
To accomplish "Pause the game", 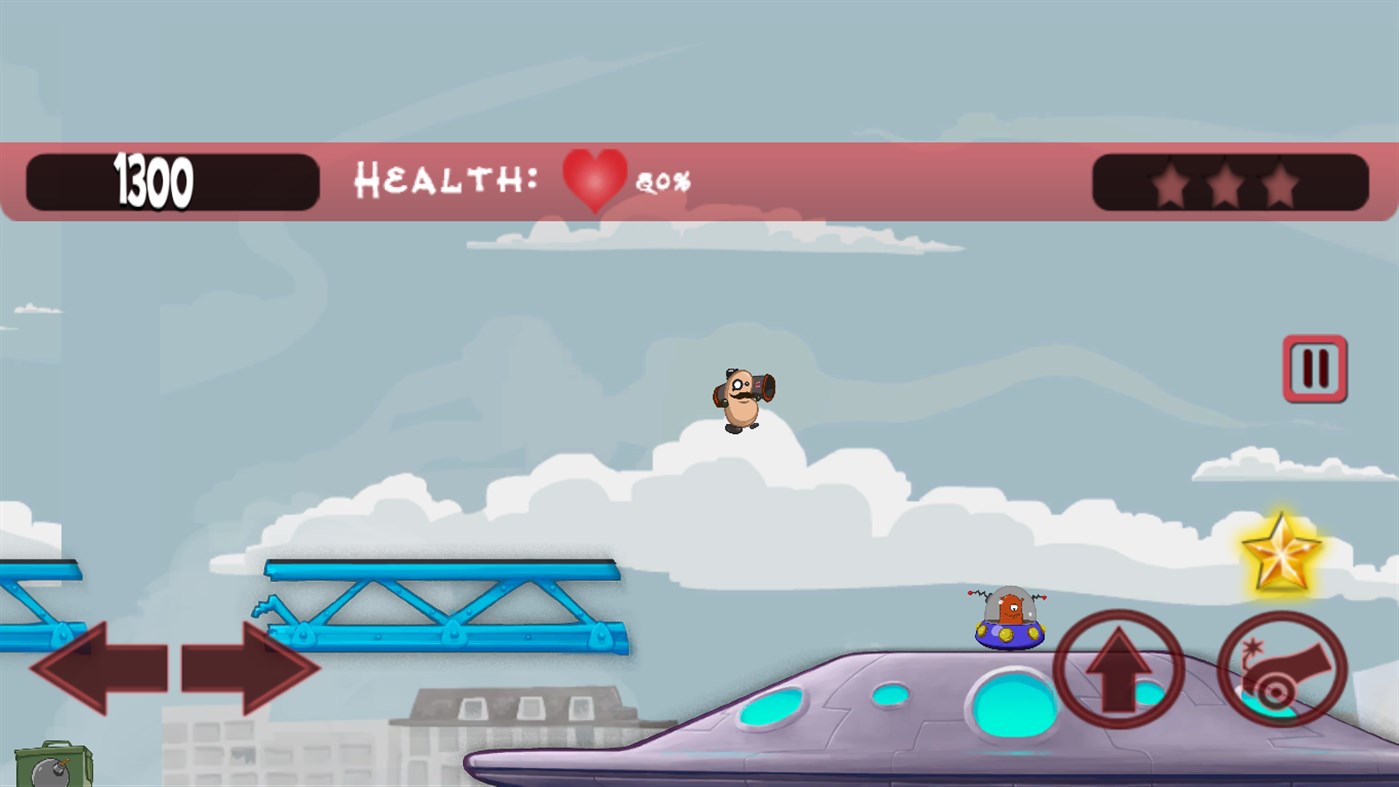I will 1314,368.
